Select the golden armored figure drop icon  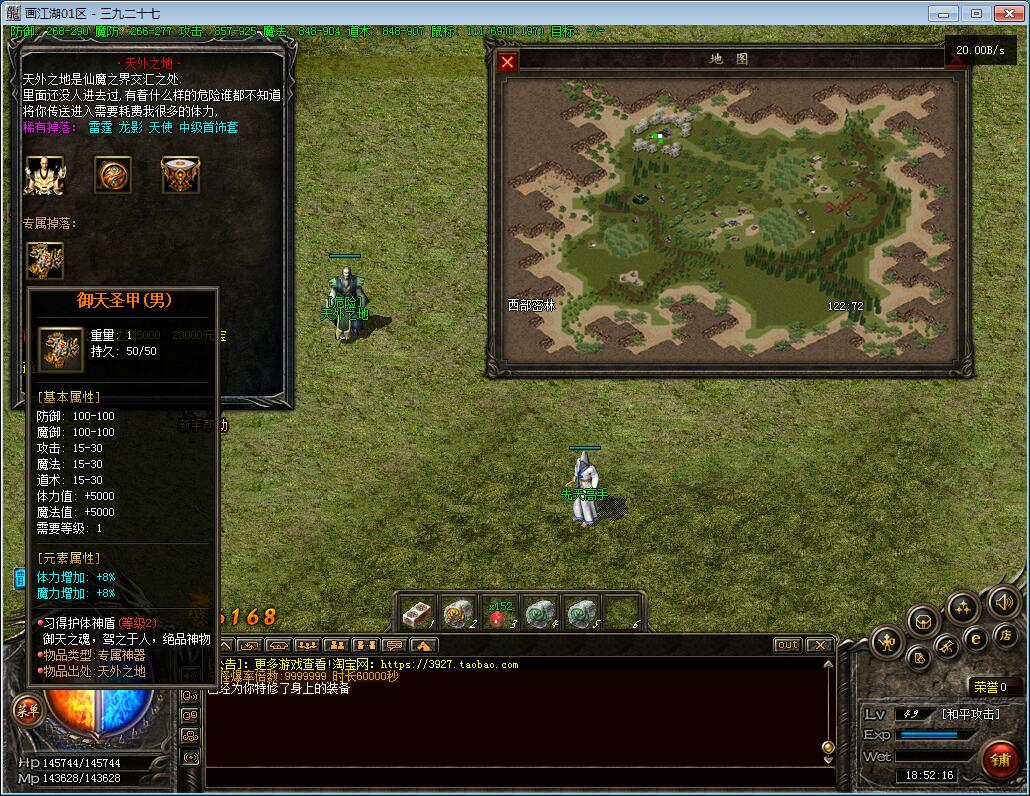tap(44, 175)
